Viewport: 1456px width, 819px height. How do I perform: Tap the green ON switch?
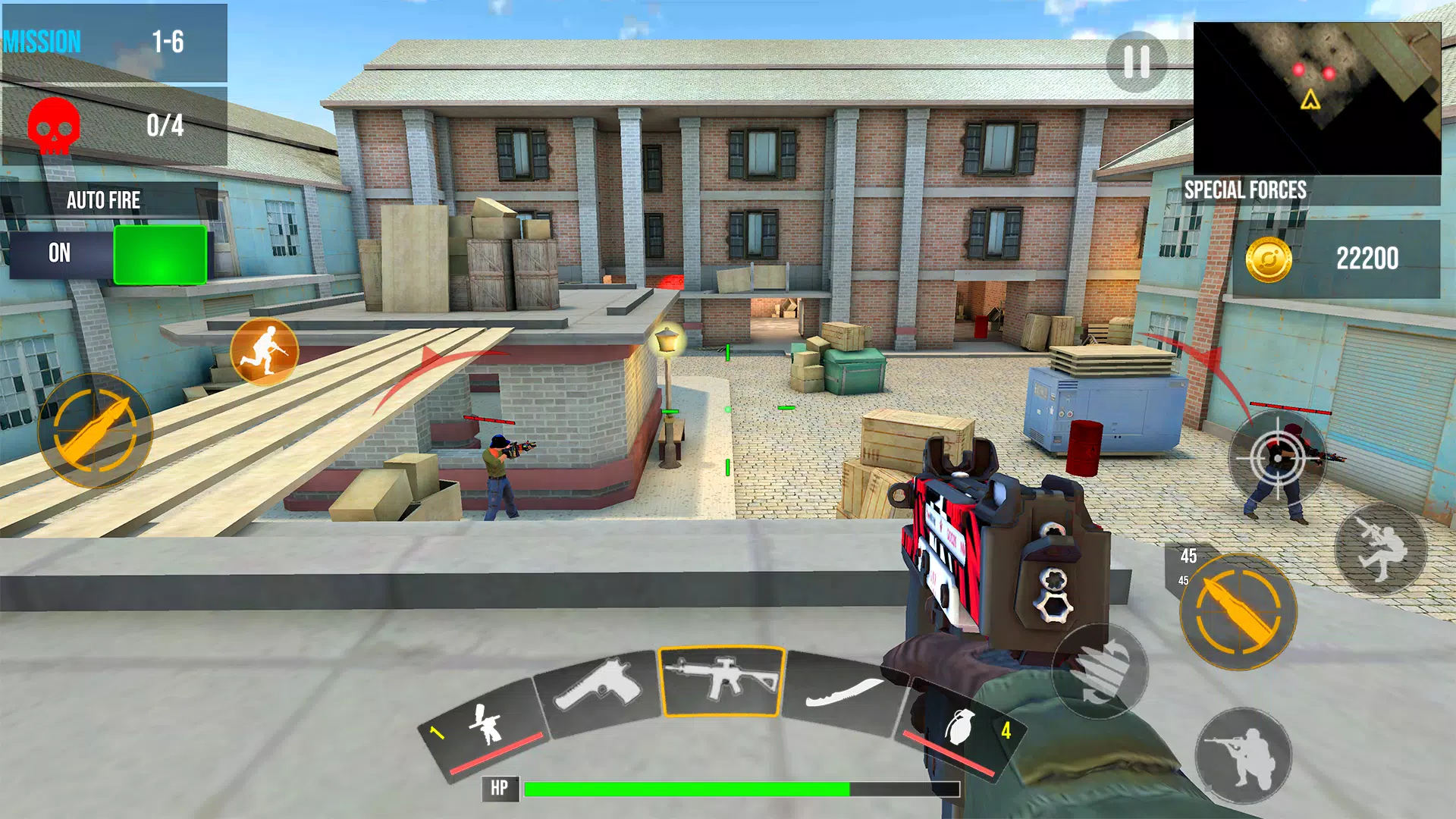point(161,254)
